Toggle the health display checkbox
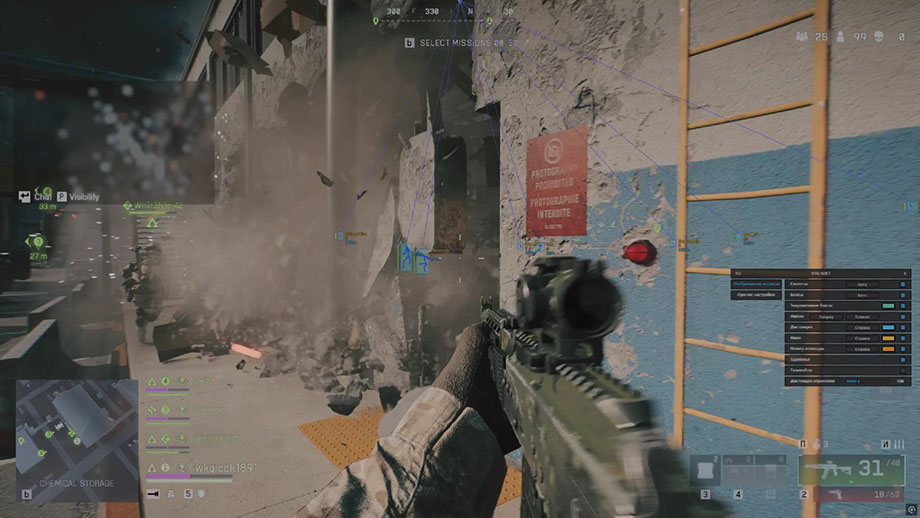Screen dimensions: 920x518 [903, 359]
